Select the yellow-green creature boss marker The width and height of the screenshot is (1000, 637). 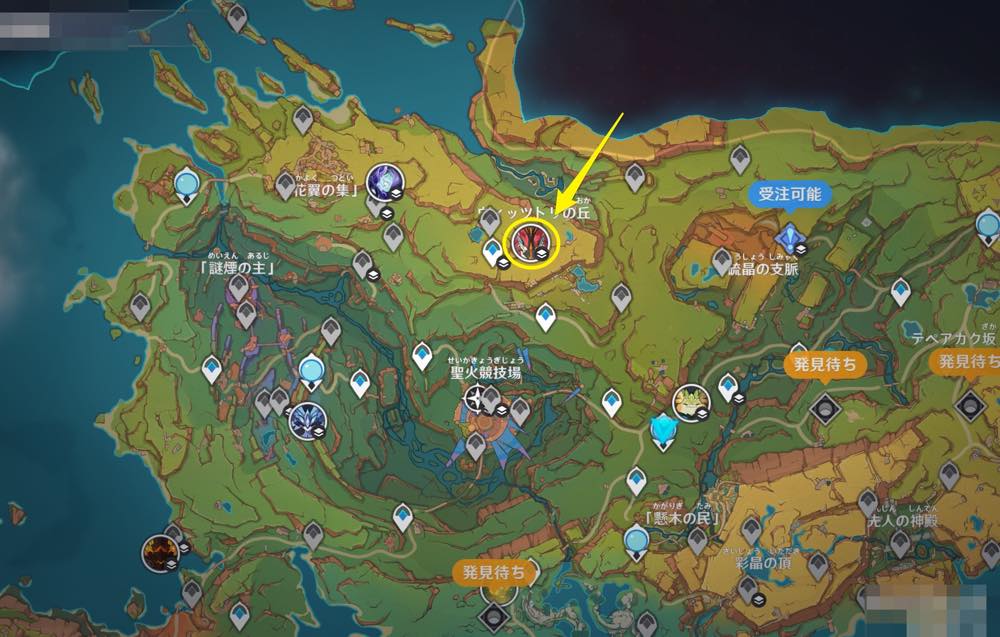[x=690, y=401]
